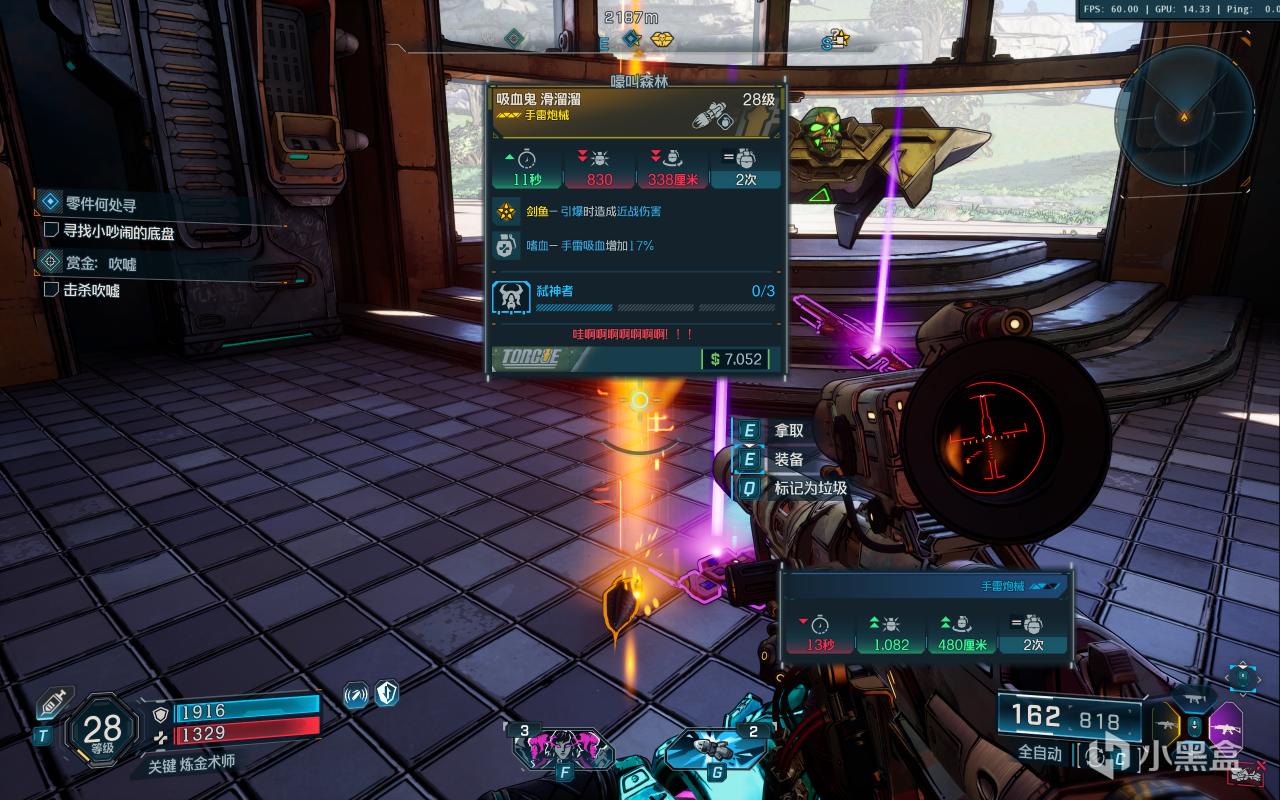Select the top SMG weapon slot
This screenshot has width=1280, height=800.
[1196, 696]
